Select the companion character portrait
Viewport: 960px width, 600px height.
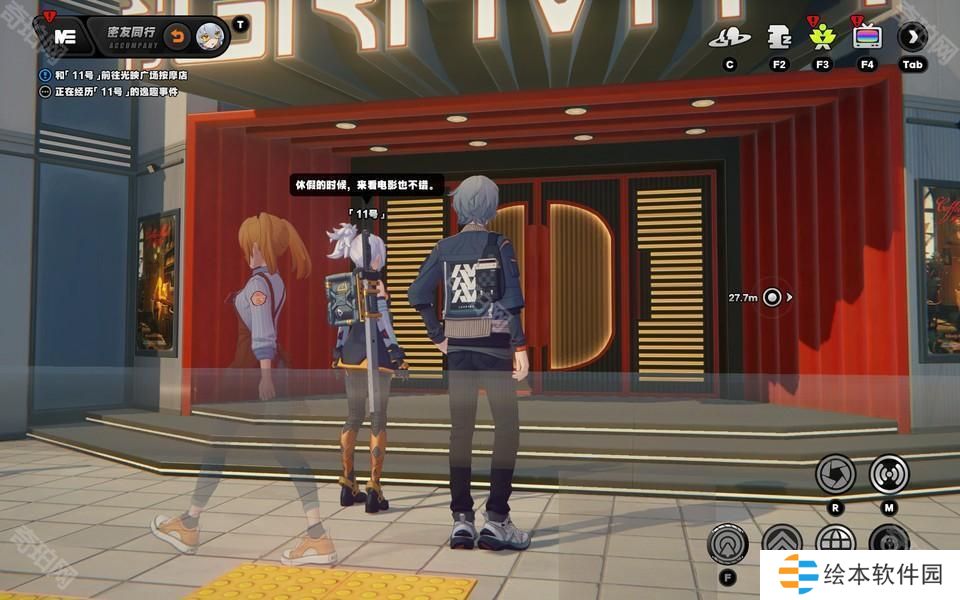210,36
